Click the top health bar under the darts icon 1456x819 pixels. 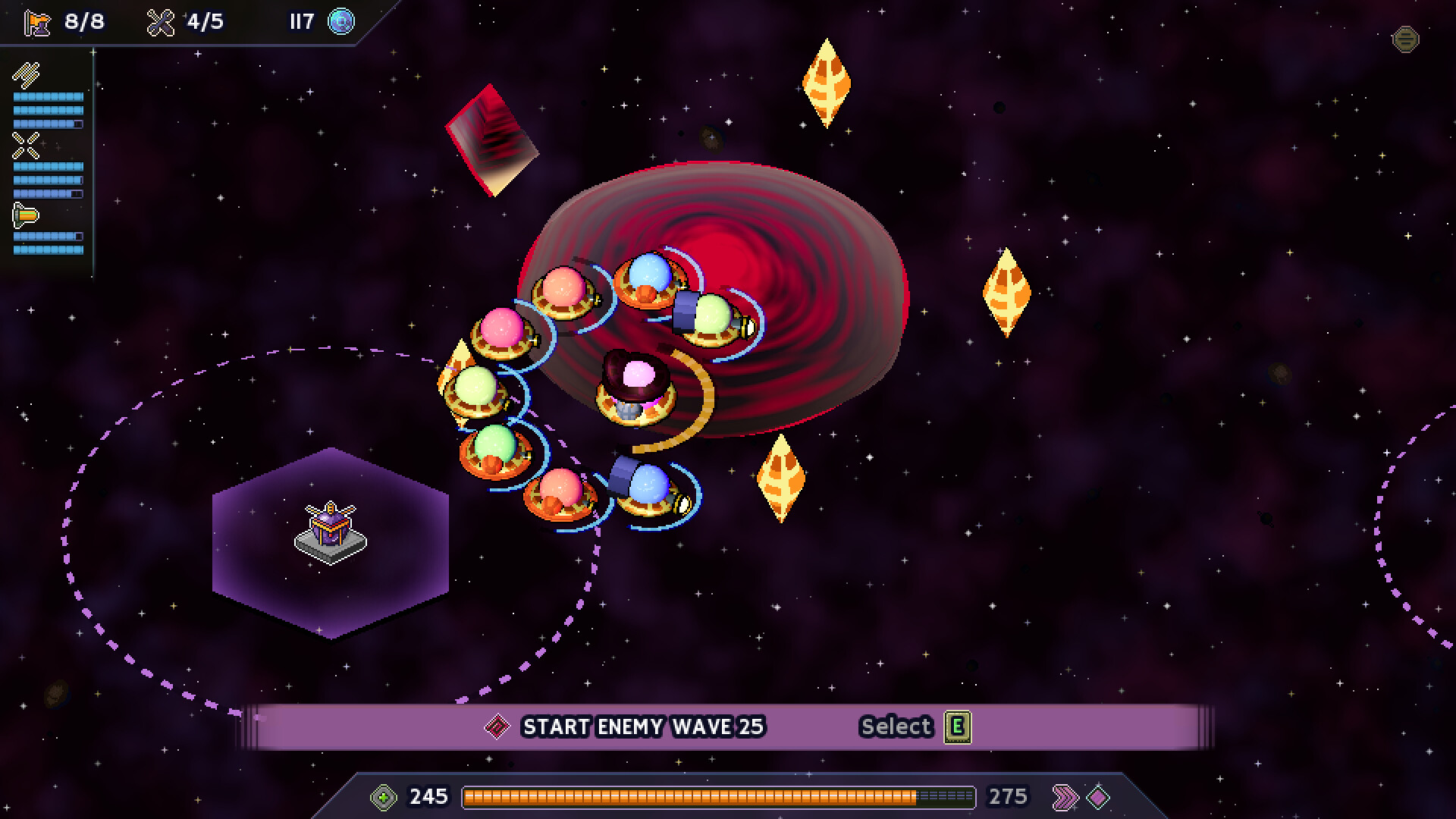pyautogui.click(x=47, y=97)
